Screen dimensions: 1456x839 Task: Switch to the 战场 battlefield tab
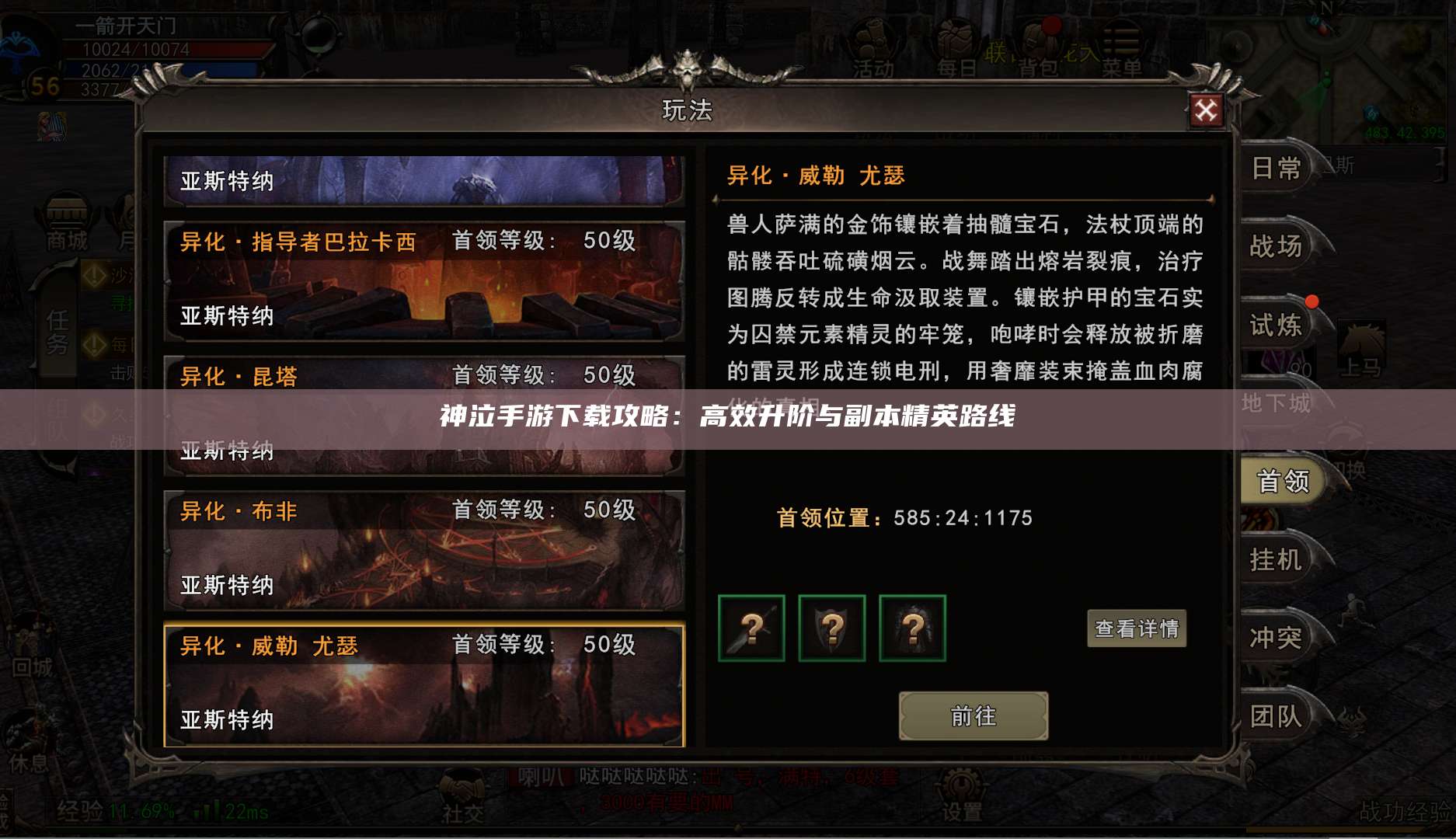pyautogui.click(x=1274, y=247)
